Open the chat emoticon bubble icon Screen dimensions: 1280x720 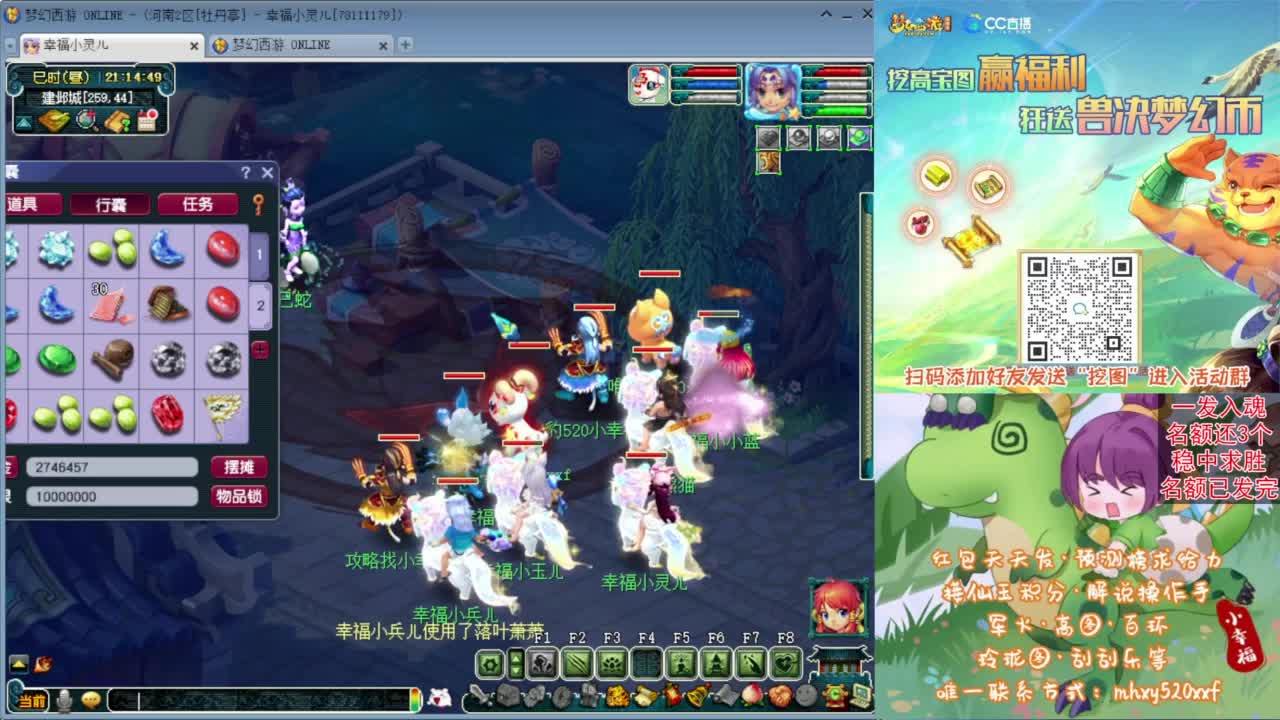coord(91,701)
